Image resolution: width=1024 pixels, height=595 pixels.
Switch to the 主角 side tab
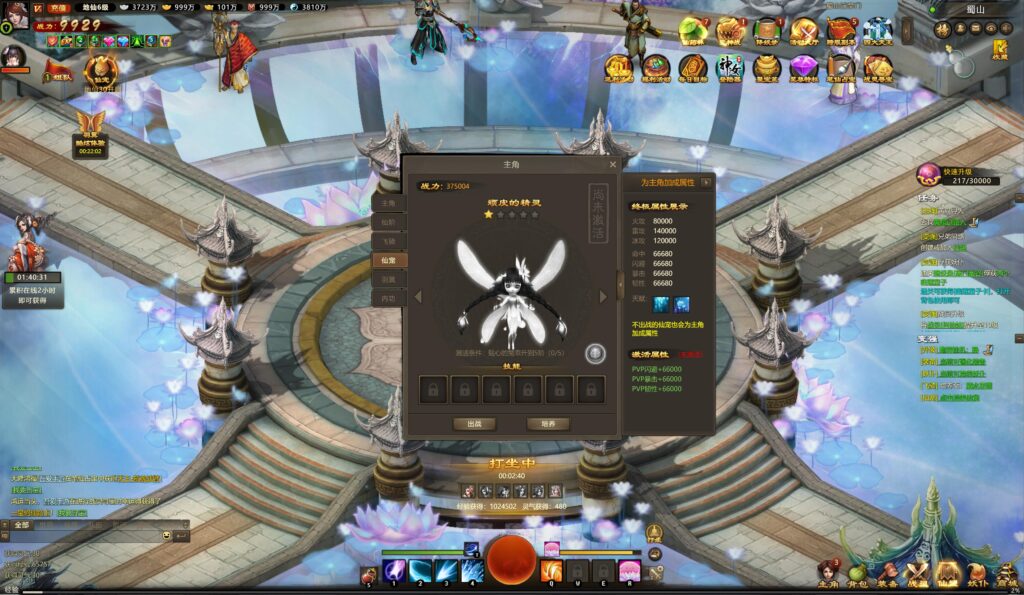coord(388,203)
